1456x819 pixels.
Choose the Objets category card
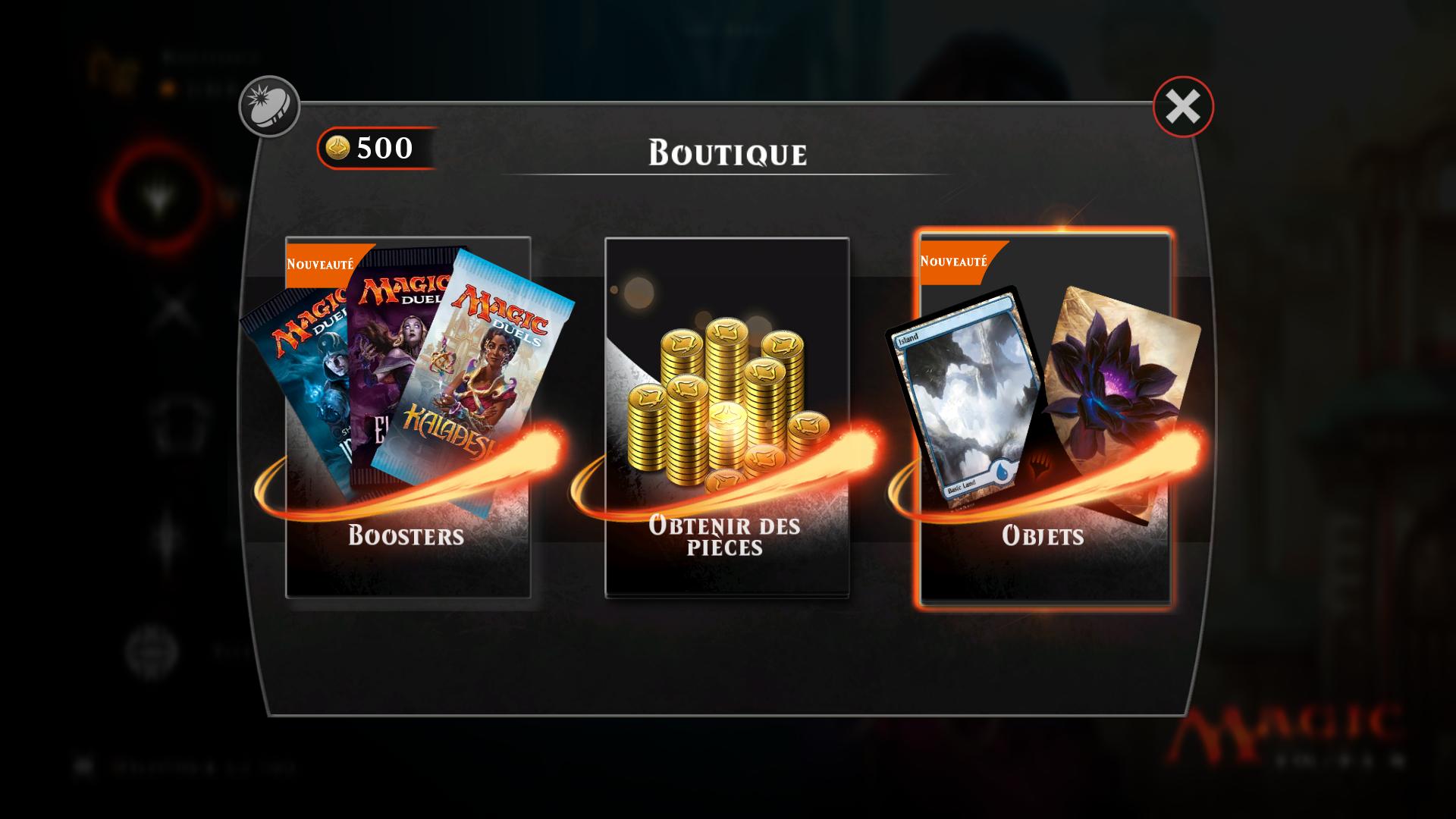[x=1045, y=417]
